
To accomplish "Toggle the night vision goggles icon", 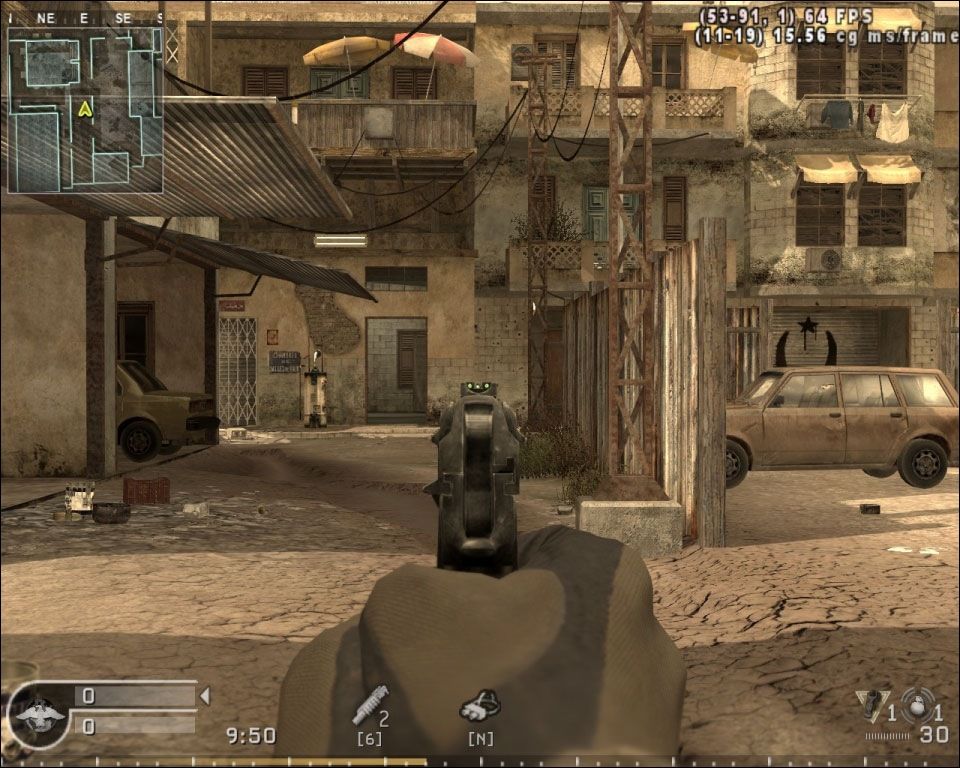I will (480, 706).
